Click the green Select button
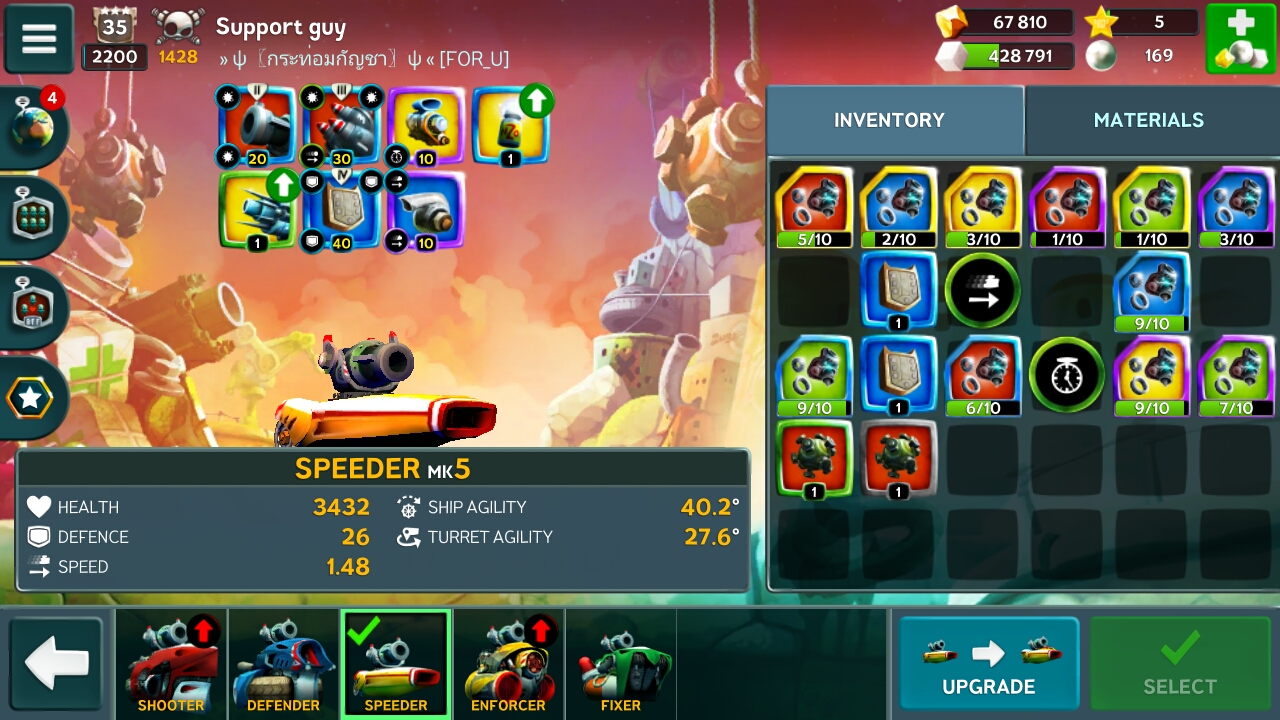 click(x=1180, y=663)
